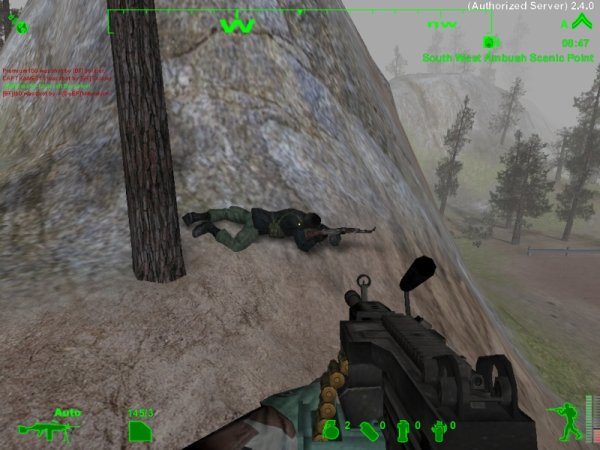
Task: Click the soldier stance indicator
Action: click(x=566, y=420)
